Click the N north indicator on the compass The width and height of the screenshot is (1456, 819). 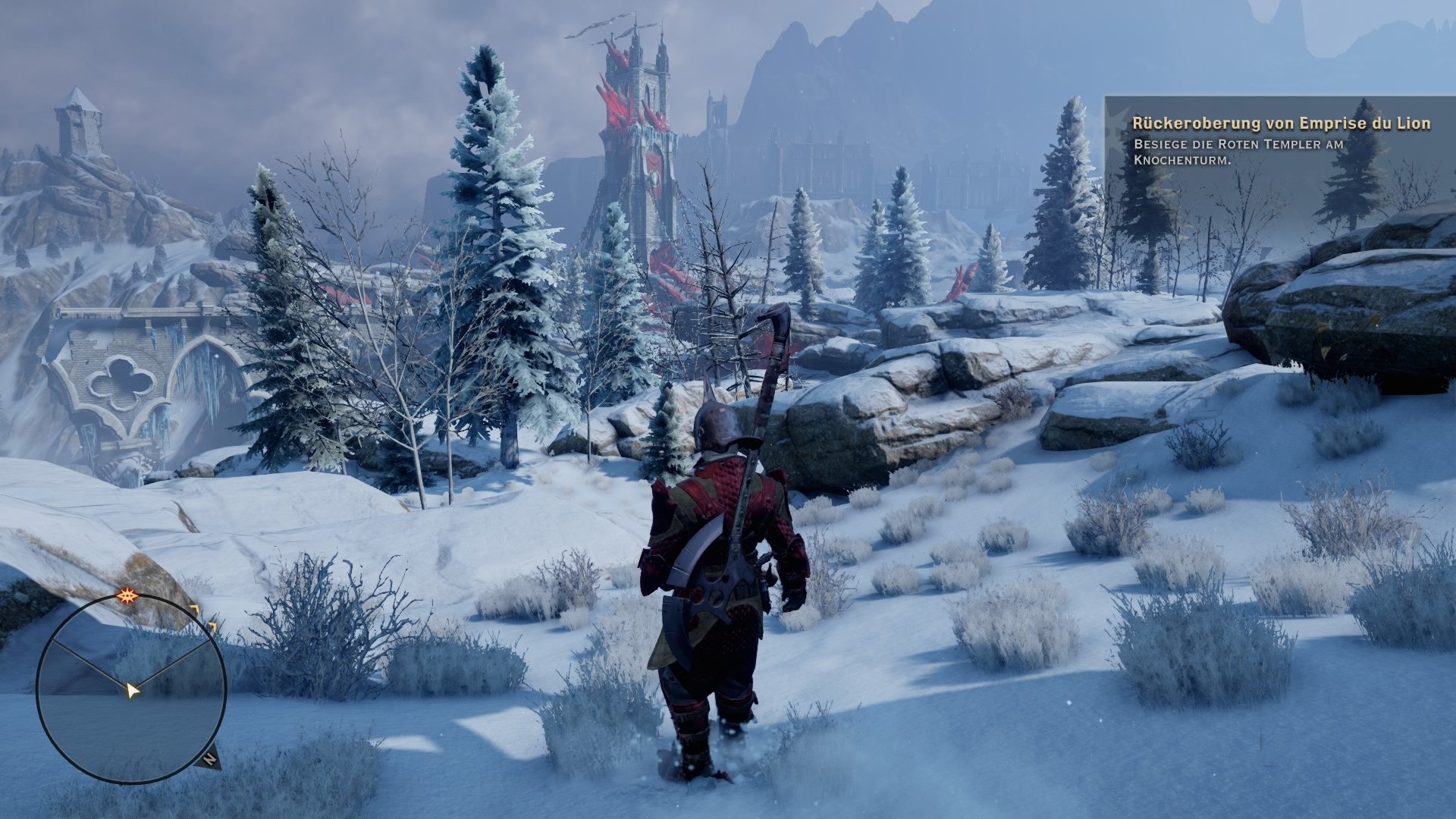(x=210, y=760)
